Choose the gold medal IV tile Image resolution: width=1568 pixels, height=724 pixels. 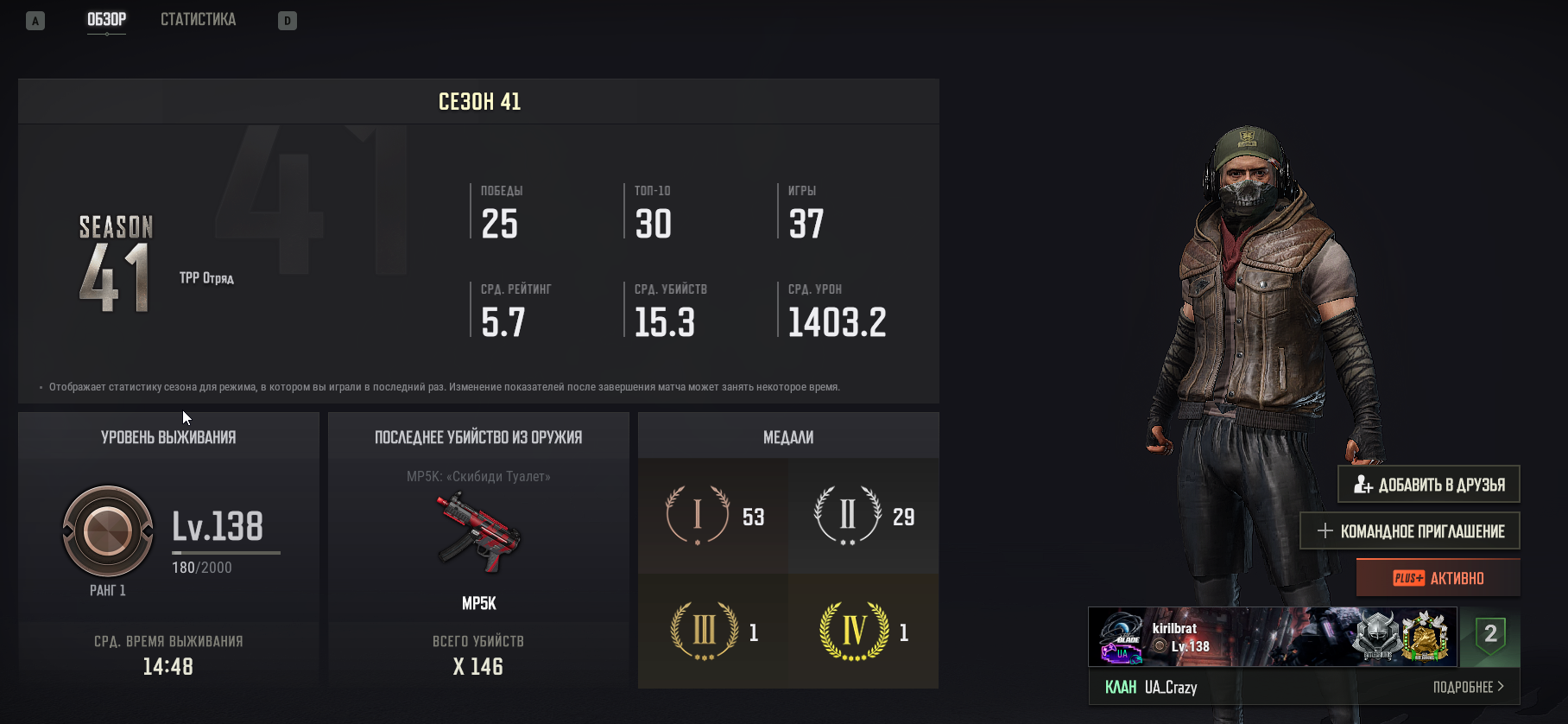click(x=863, y=632)
